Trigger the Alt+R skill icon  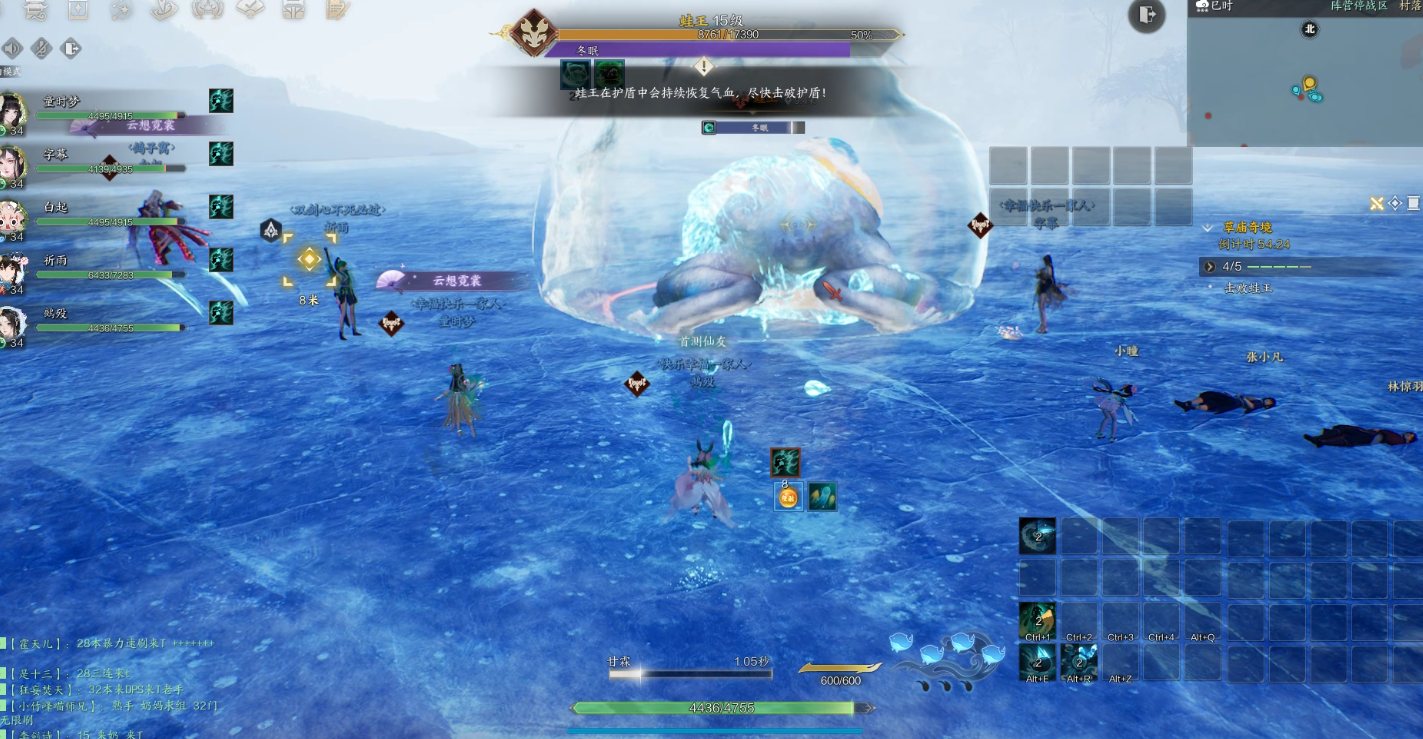tap(1079, 662)
